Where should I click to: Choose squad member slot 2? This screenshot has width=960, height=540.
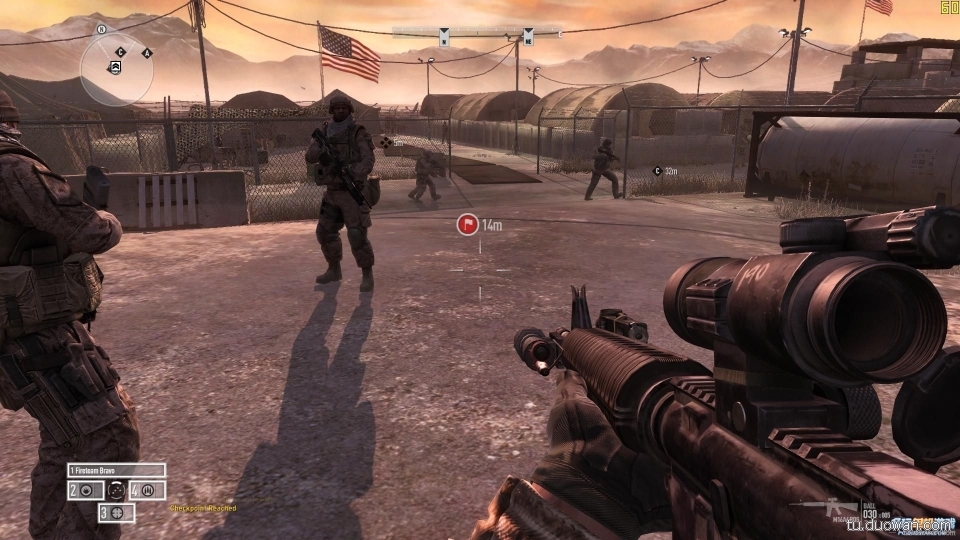tap(85, 491)
